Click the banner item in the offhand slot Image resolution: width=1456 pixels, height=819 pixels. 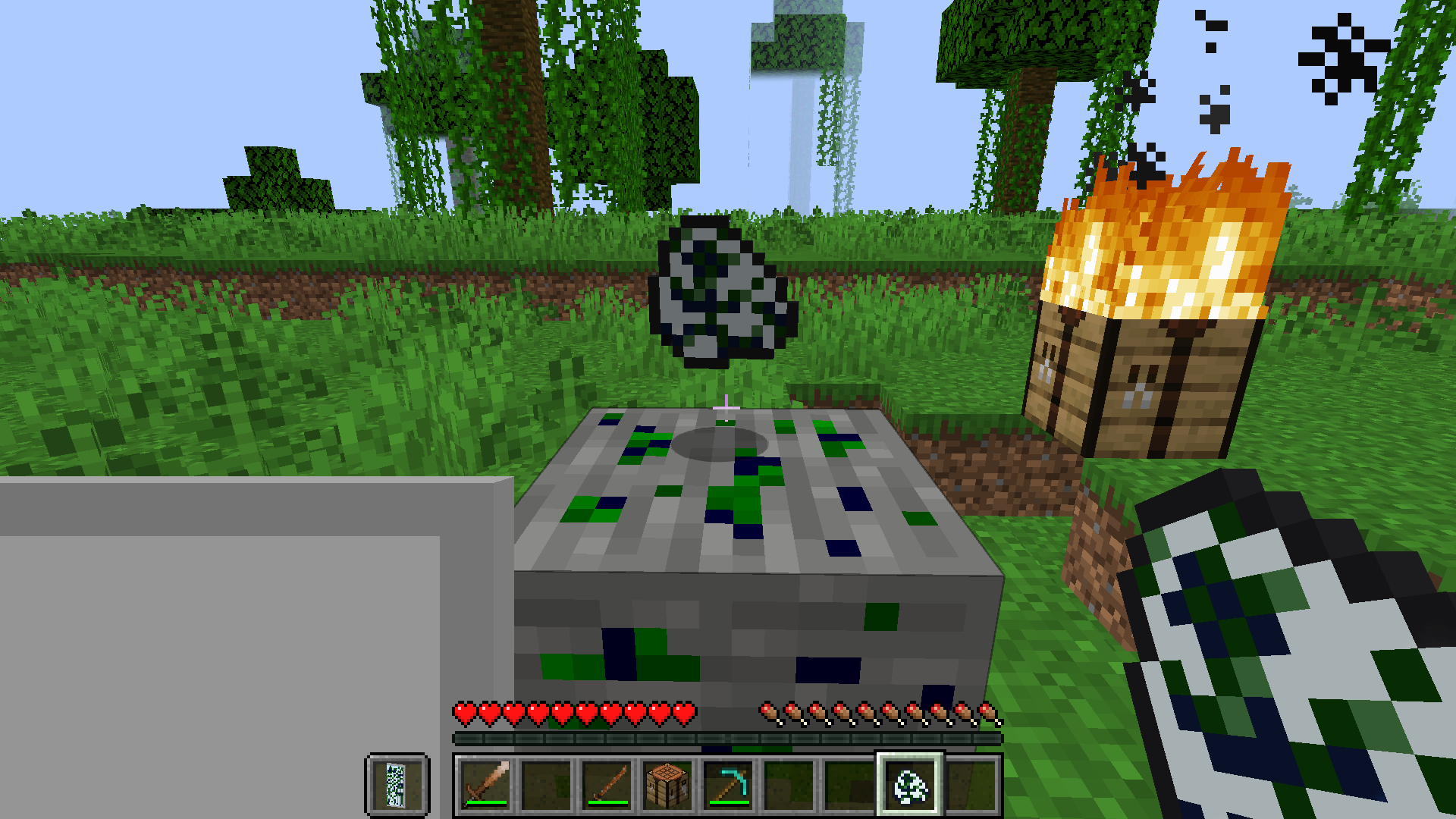point(397,786)
